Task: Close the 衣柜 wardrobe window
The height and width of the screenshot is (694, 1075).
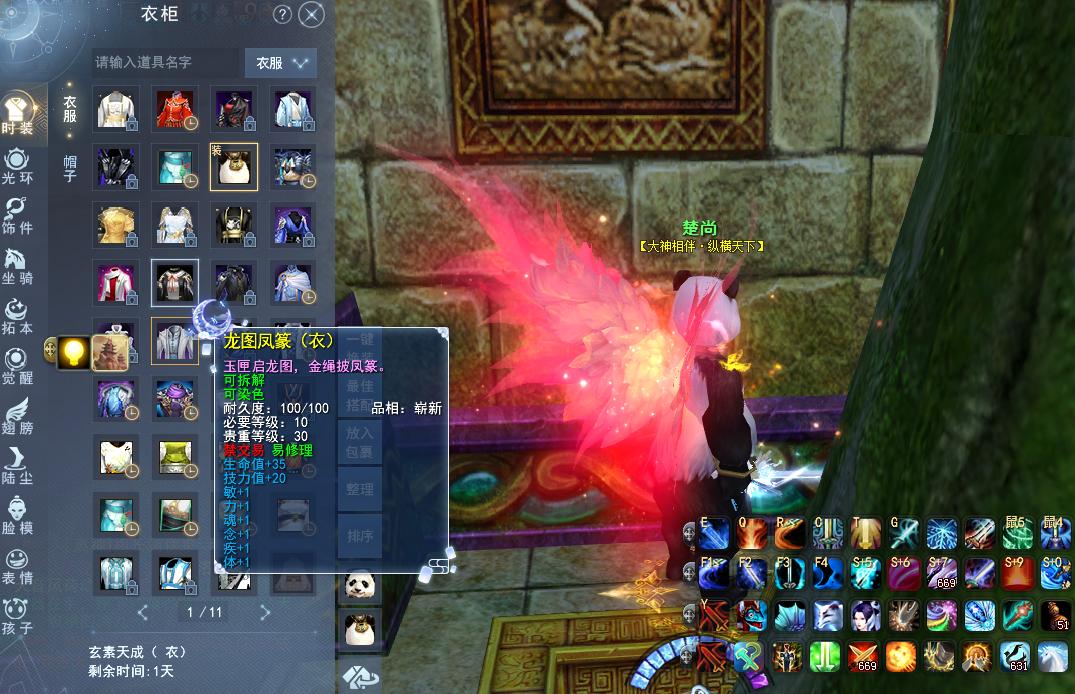Action: 312,14
